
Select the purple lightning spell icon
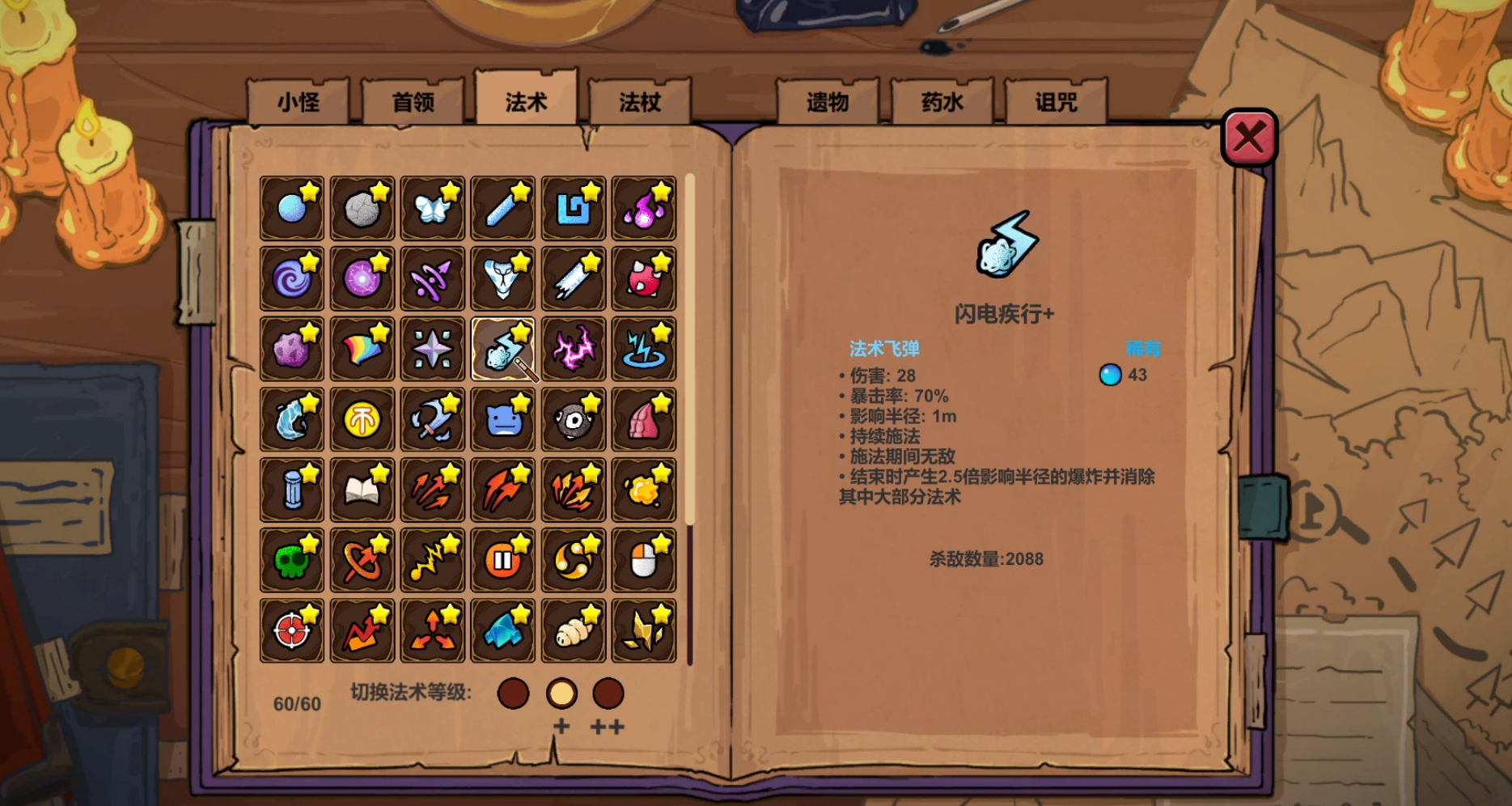coord(573,350)
